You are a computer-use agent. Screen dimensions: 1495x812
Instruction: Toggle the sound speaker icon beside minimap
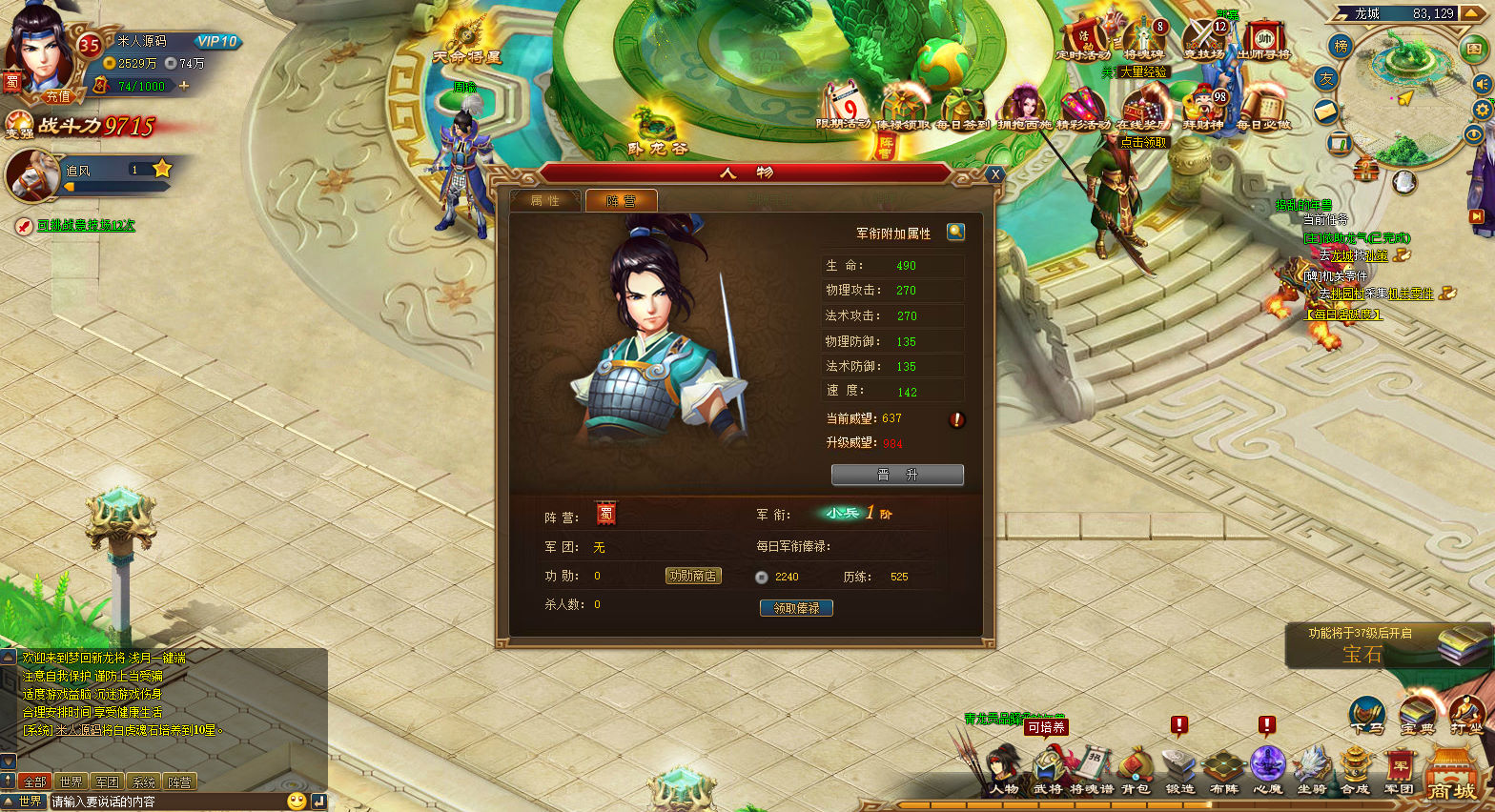click(x=1482, y=84)
